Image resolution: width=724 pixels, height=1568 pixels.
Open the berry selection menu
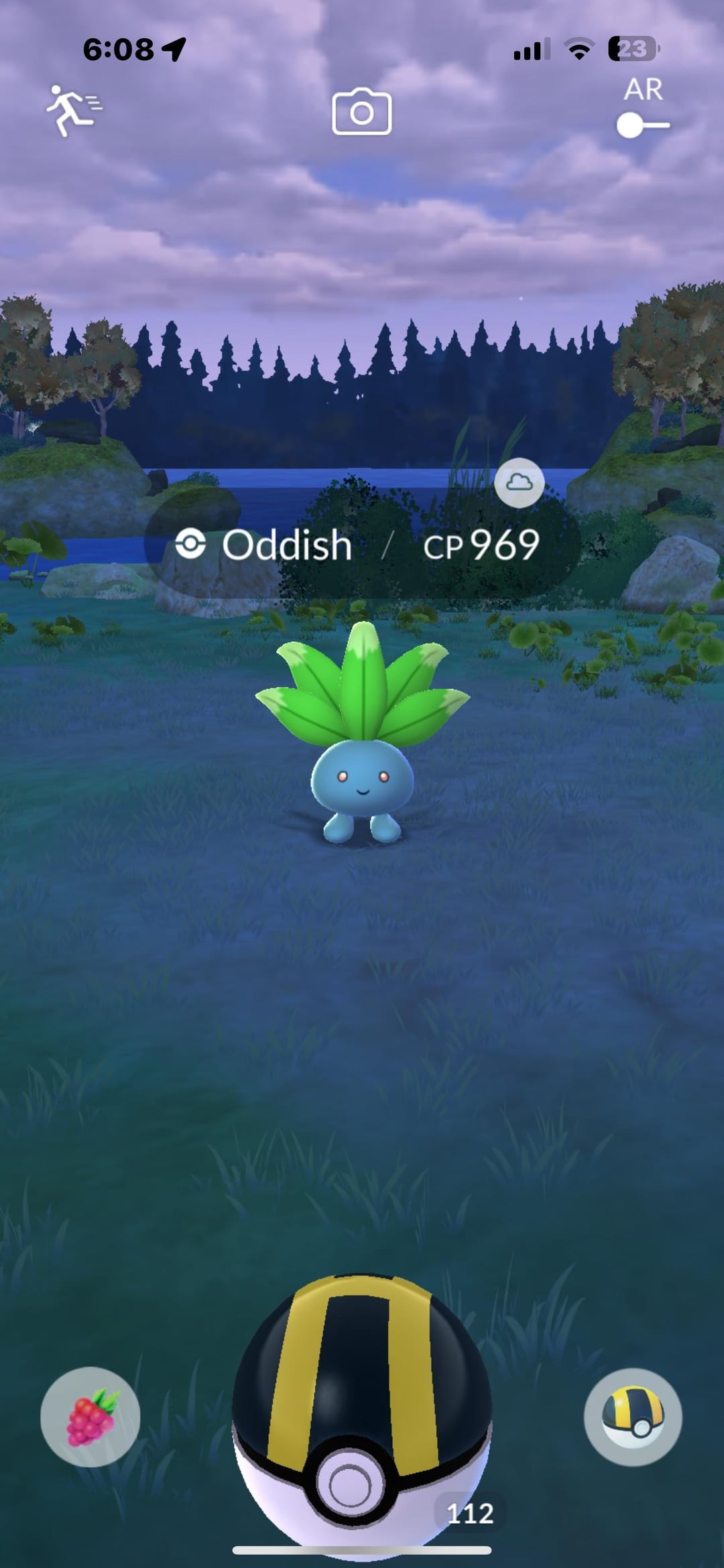click(x=90, y=1417)
